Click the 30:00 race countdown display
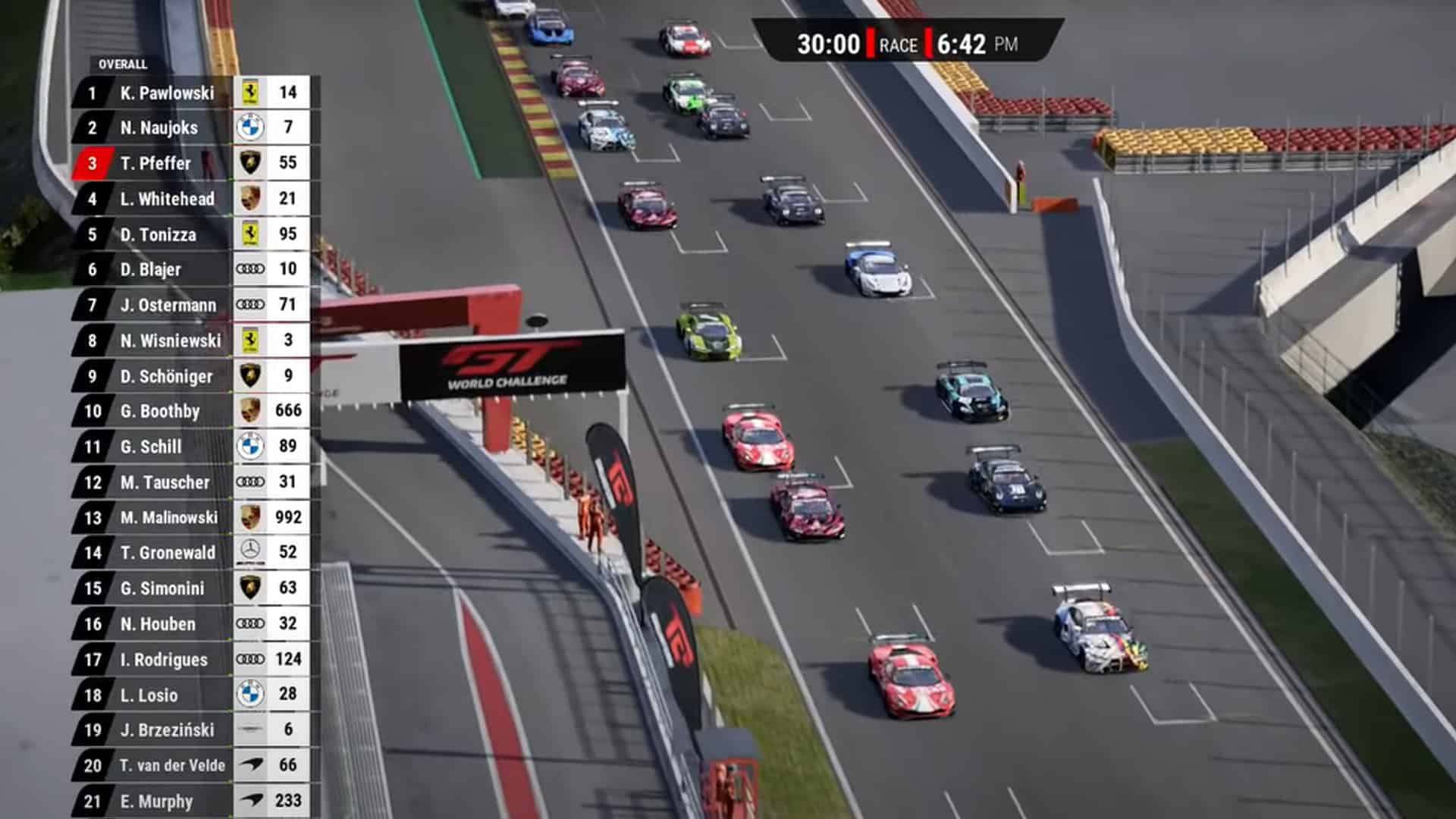This screenshot has width=1456, height=819. (827, 45)
